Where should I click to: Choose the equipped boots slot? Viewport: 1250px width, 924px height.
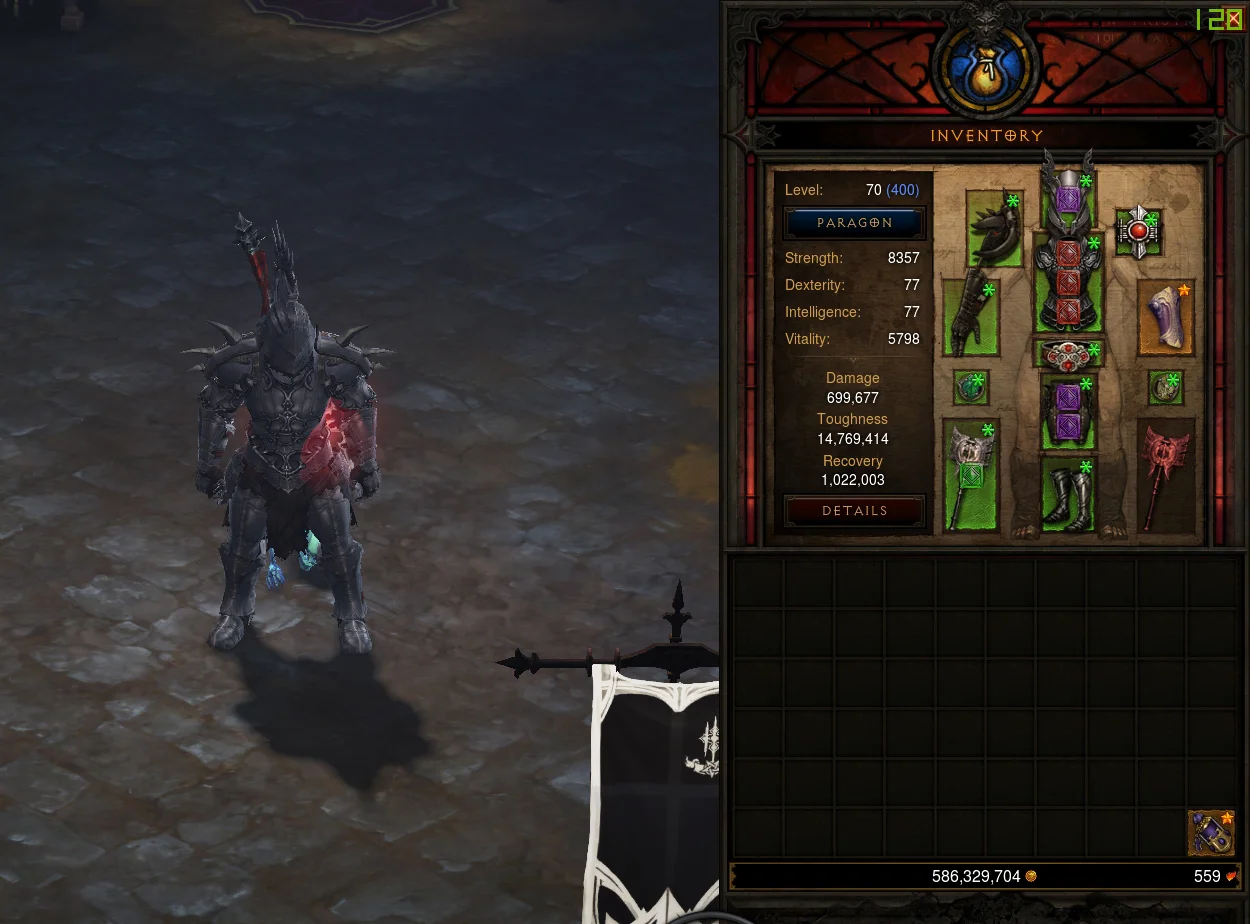pos(1068,496)
